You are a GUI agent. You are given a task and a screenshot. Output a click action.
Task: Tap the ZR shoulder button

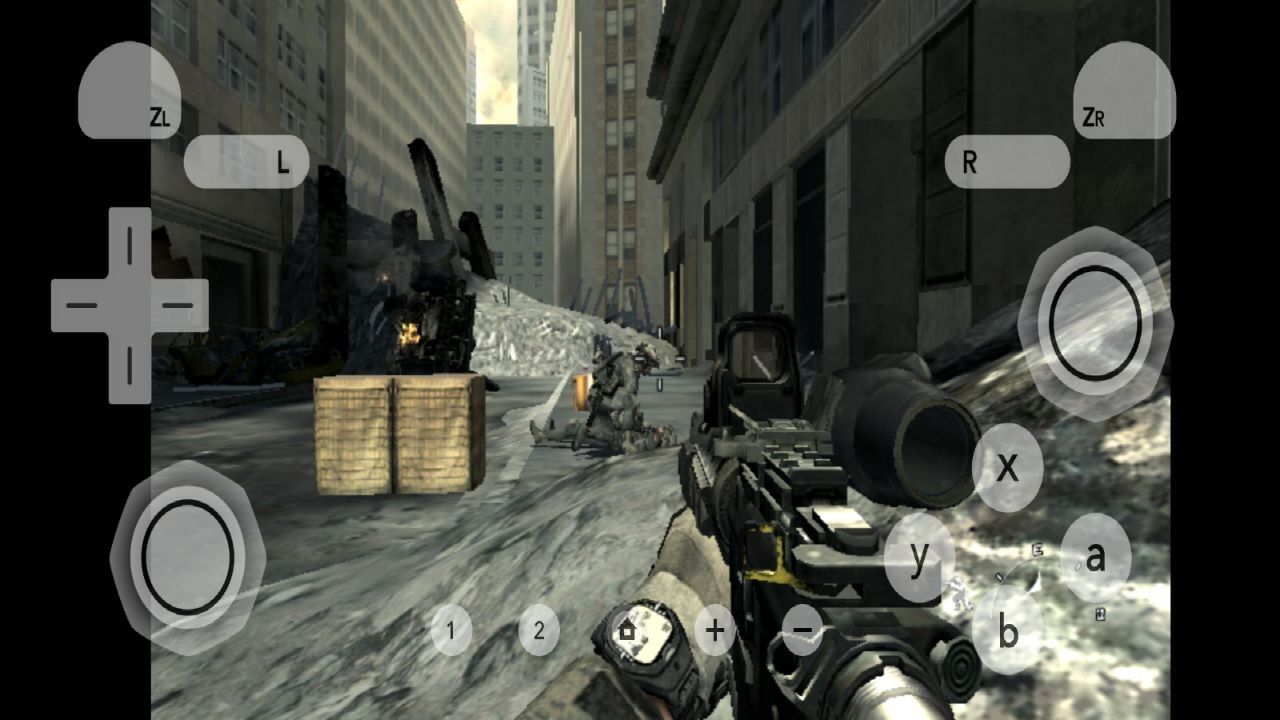[1124, 92]
